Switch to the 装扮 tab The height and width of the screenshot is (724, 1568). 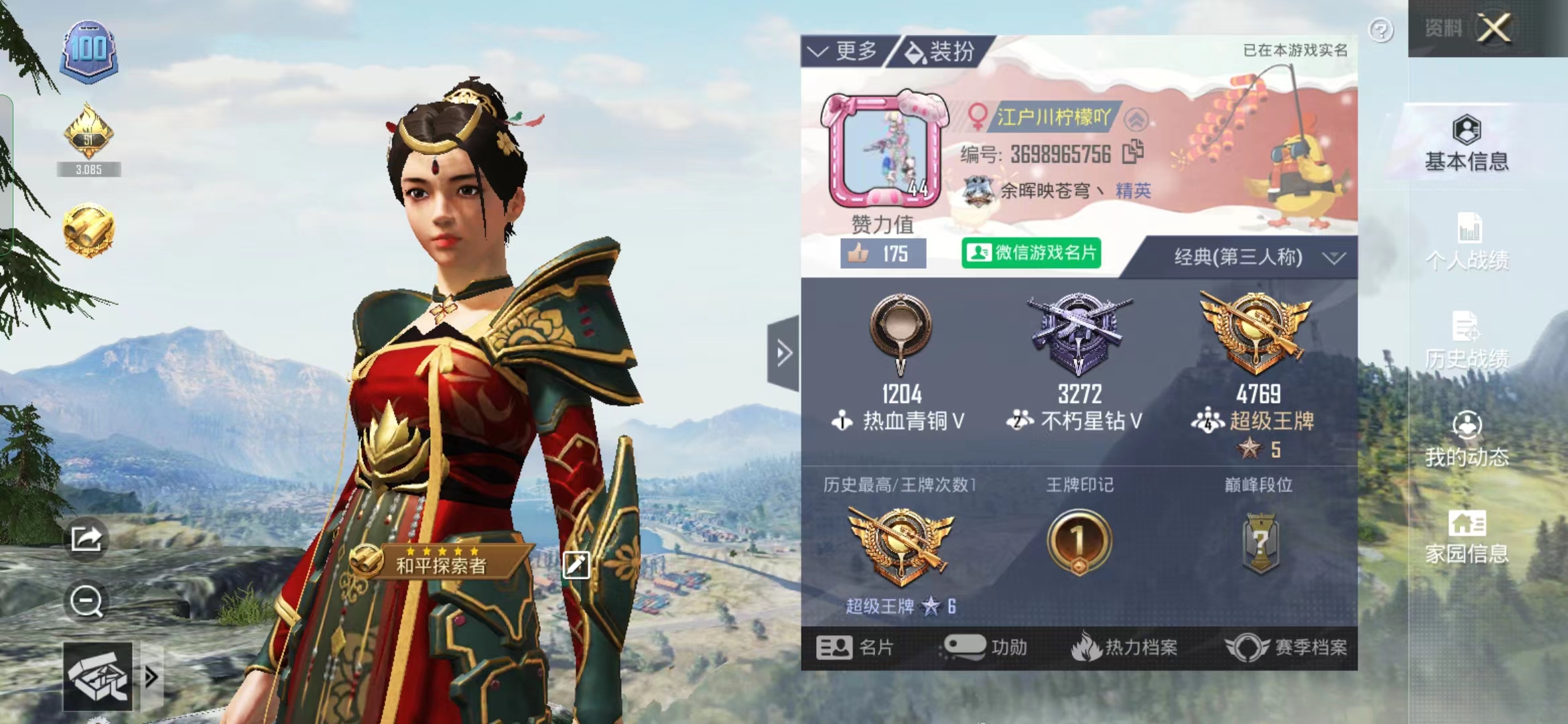click(x=941, y=50)
